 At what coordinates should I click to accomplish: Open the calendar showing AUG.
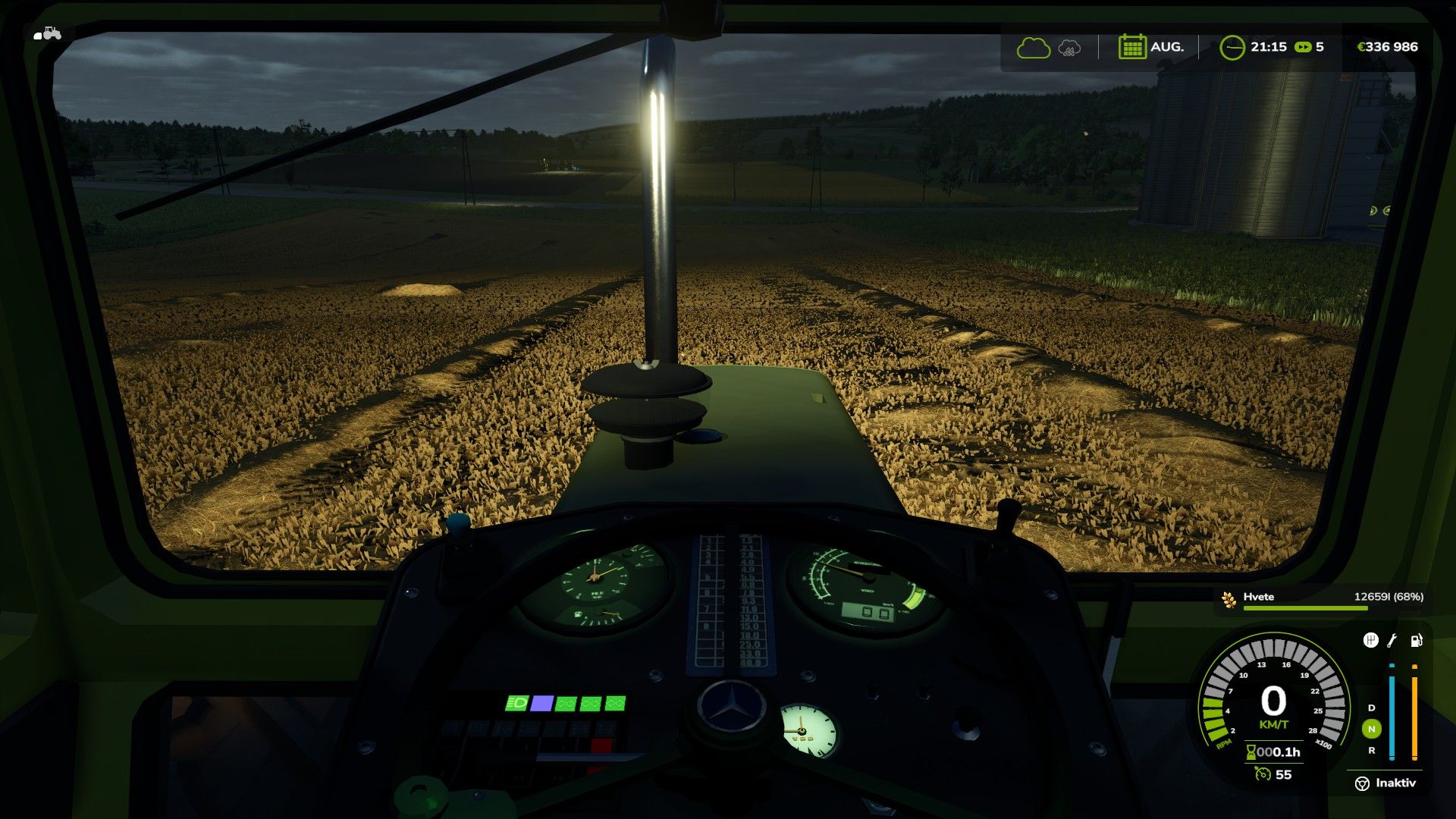point(1131,47)
